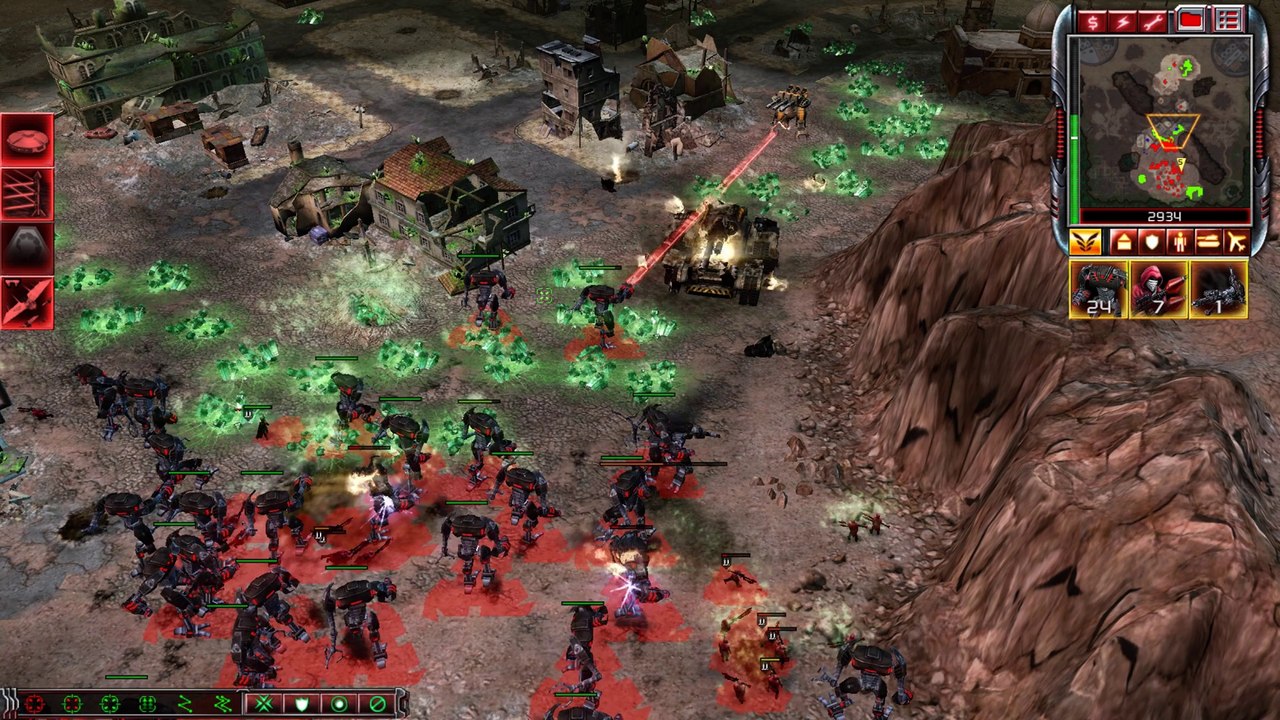Call in the aircraft strike support power
The width and height of the screenshot is (1280, 720).
[x=27, y=302]
